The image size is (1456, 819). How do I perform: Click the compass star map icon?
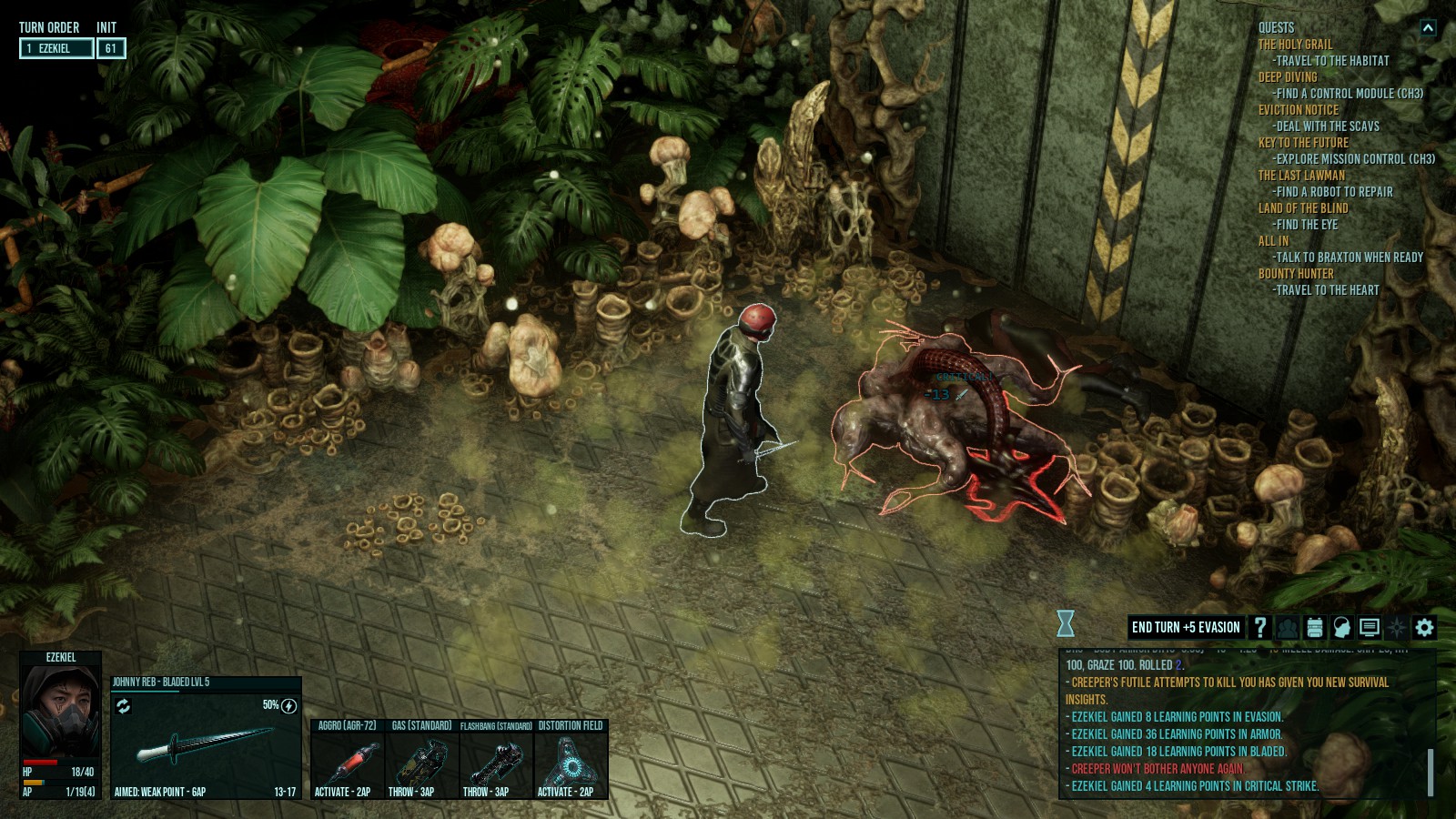[1397, 627]
